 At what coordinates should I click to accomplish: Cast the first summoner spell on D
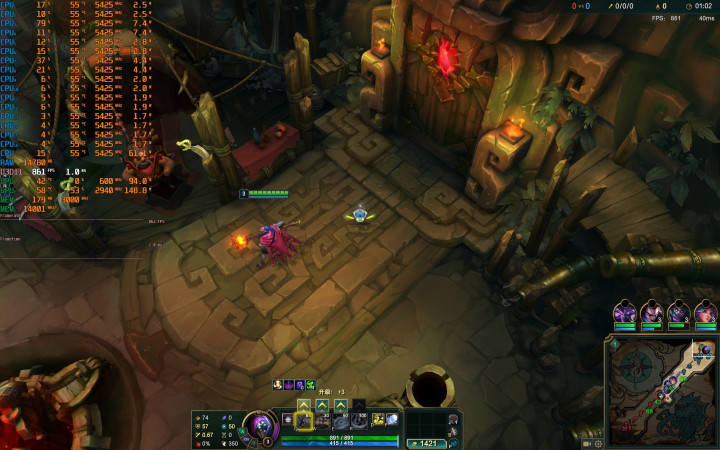click(378, 420)
